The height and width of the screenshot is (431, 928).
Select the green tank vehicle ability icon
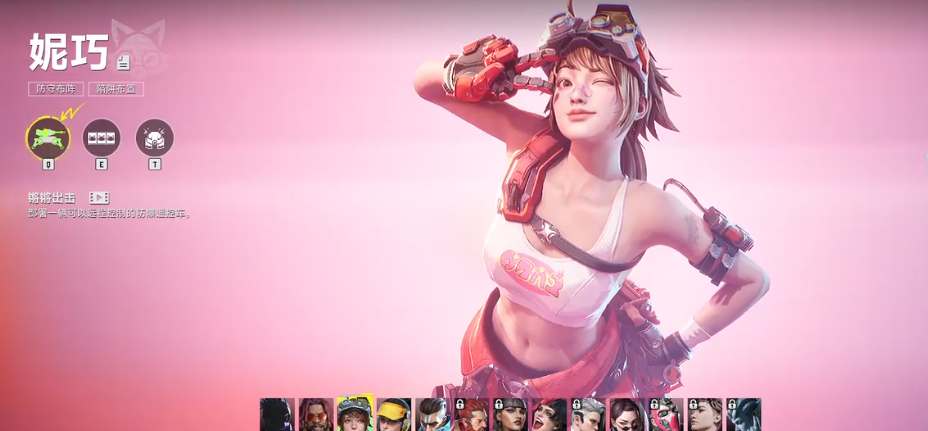(x=48, y=138)
